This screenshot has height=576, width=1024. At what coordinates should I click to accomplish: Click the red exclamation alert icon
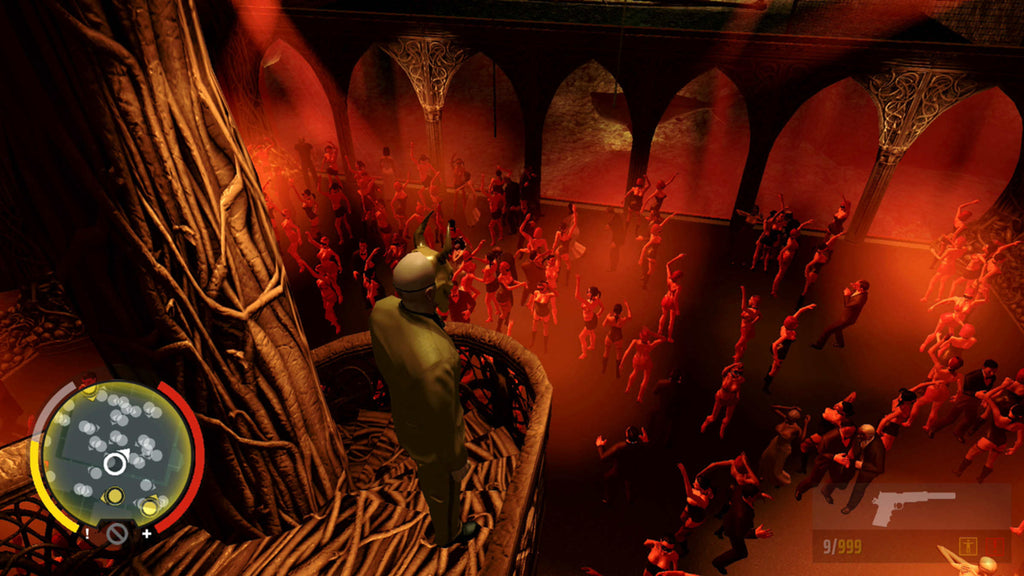point(995,546)
